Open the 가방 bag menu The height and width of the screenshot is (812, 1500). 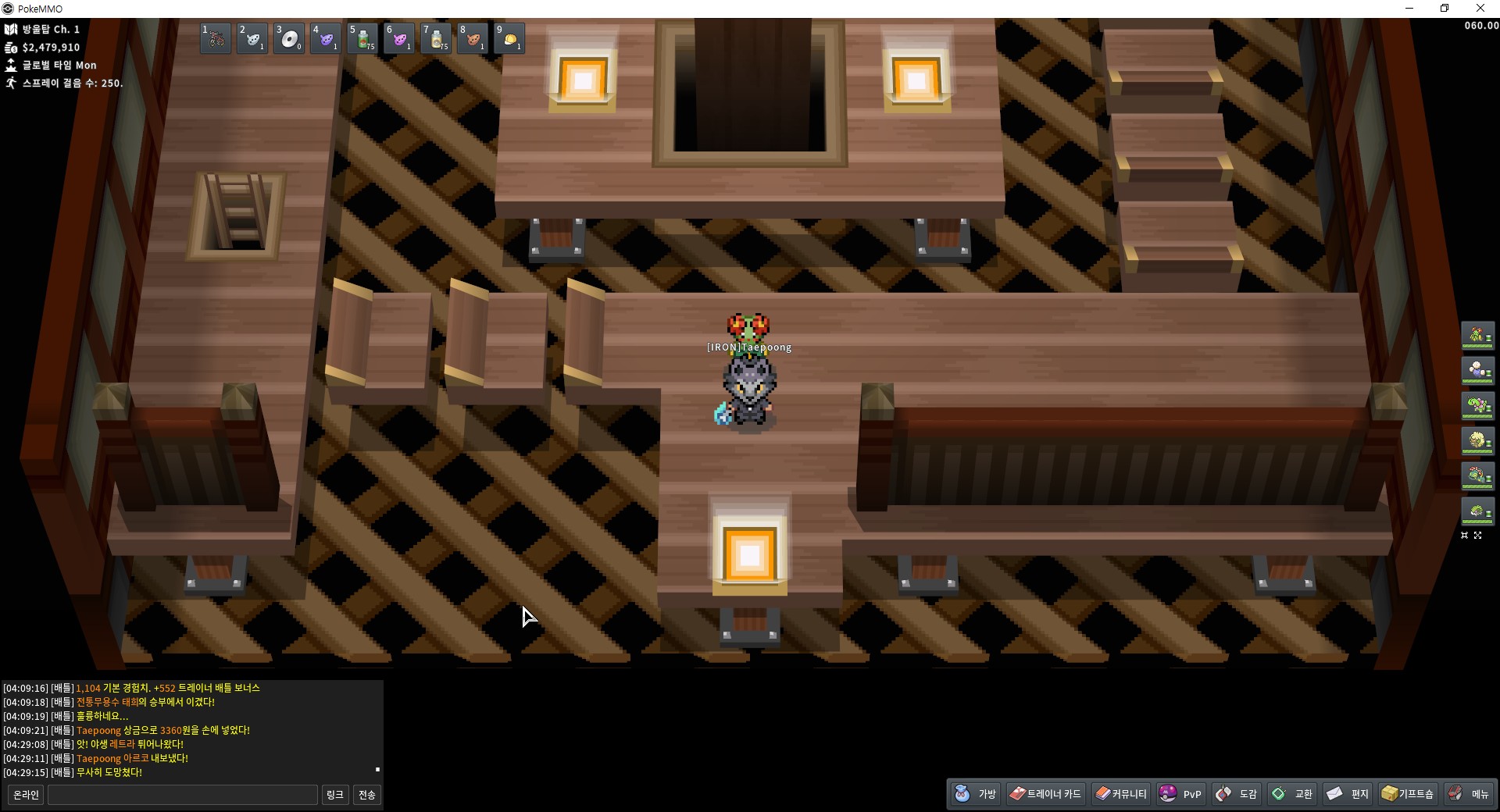point(977,794)
